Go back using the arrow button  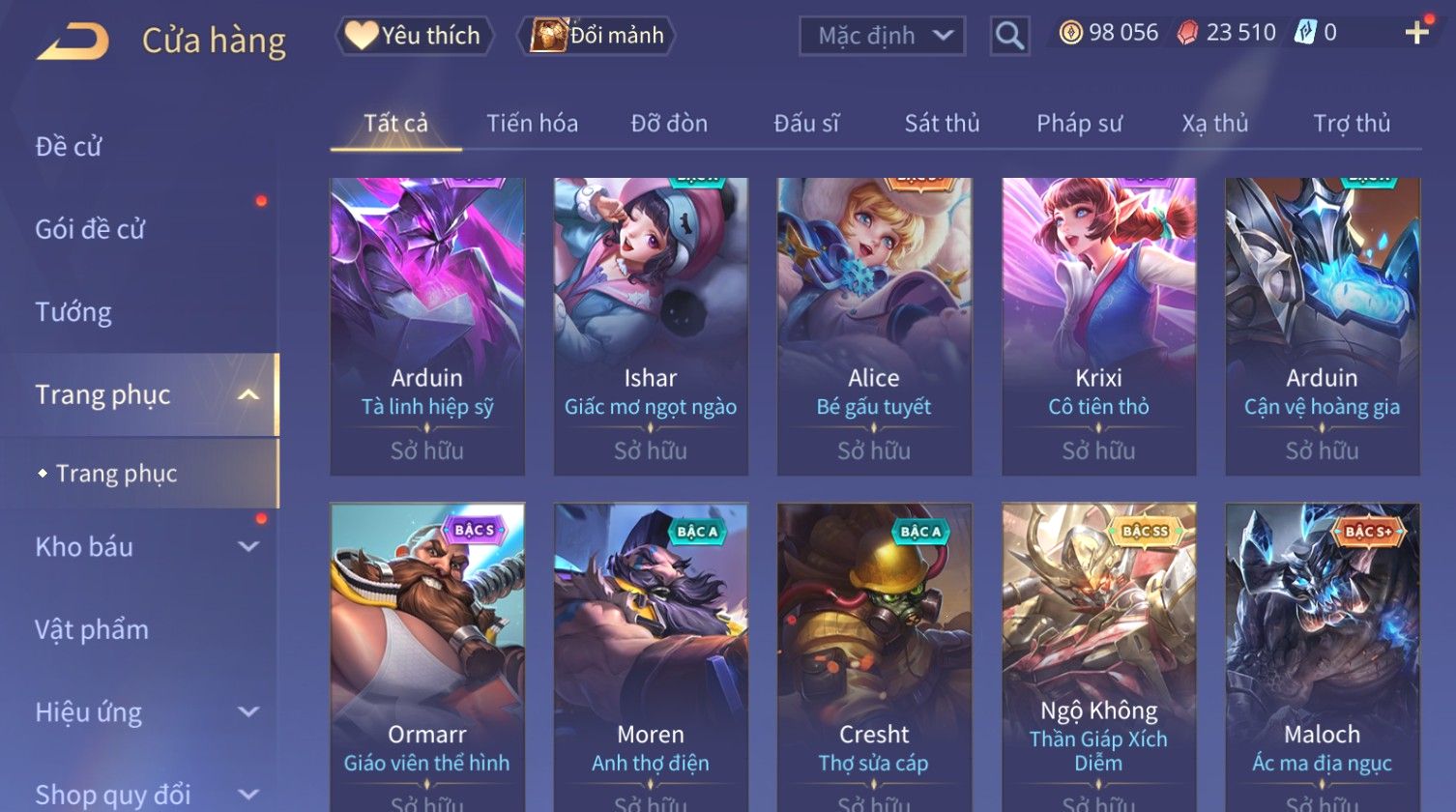point(73,41)
